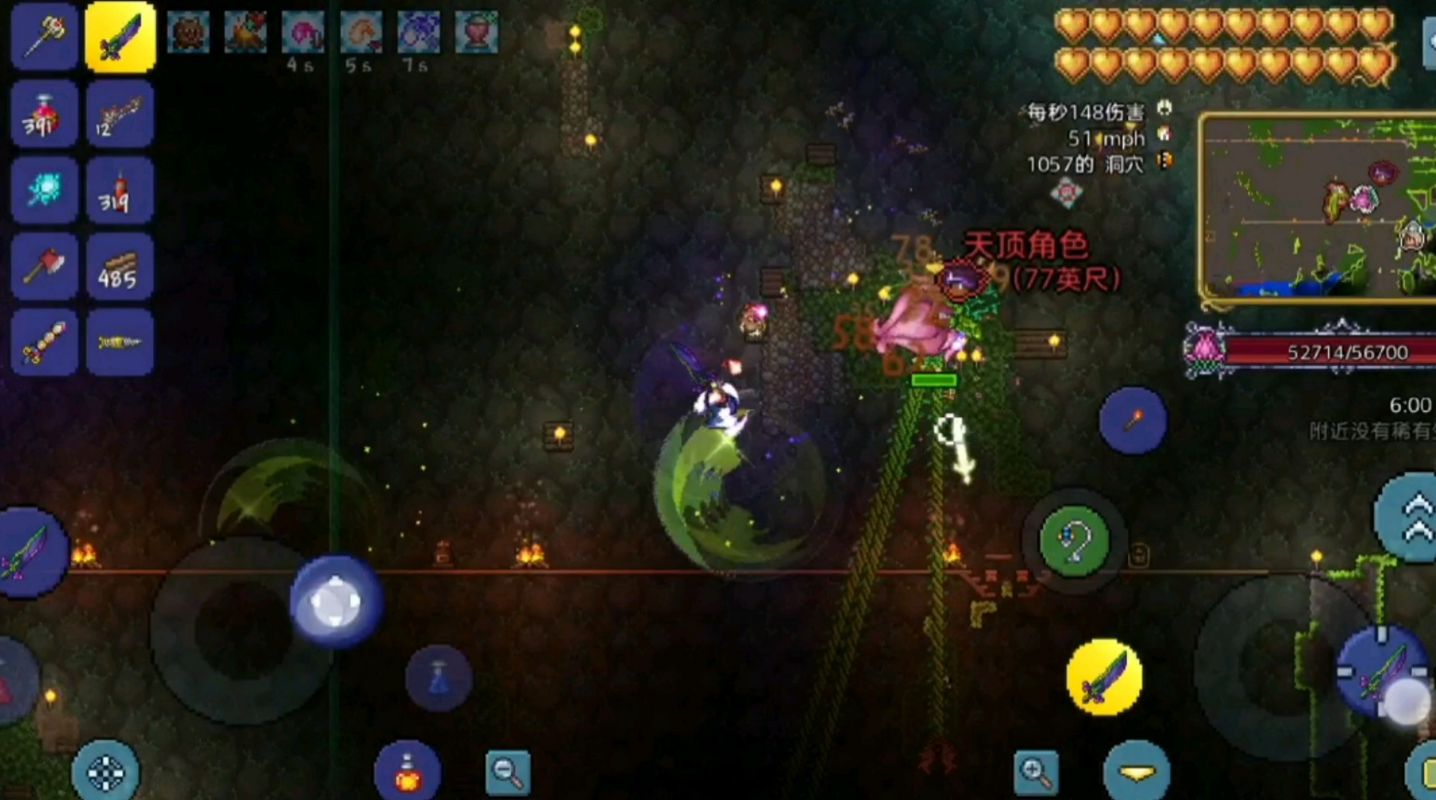This screenshot has height=800, width=1436.
Task: Open the cave minimap
Action: (1318, 207)
